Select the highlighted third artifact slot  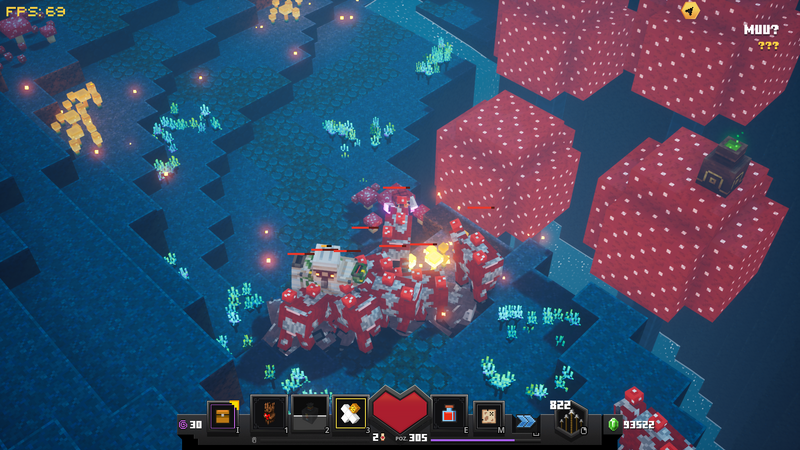click(x=350, y=413)
